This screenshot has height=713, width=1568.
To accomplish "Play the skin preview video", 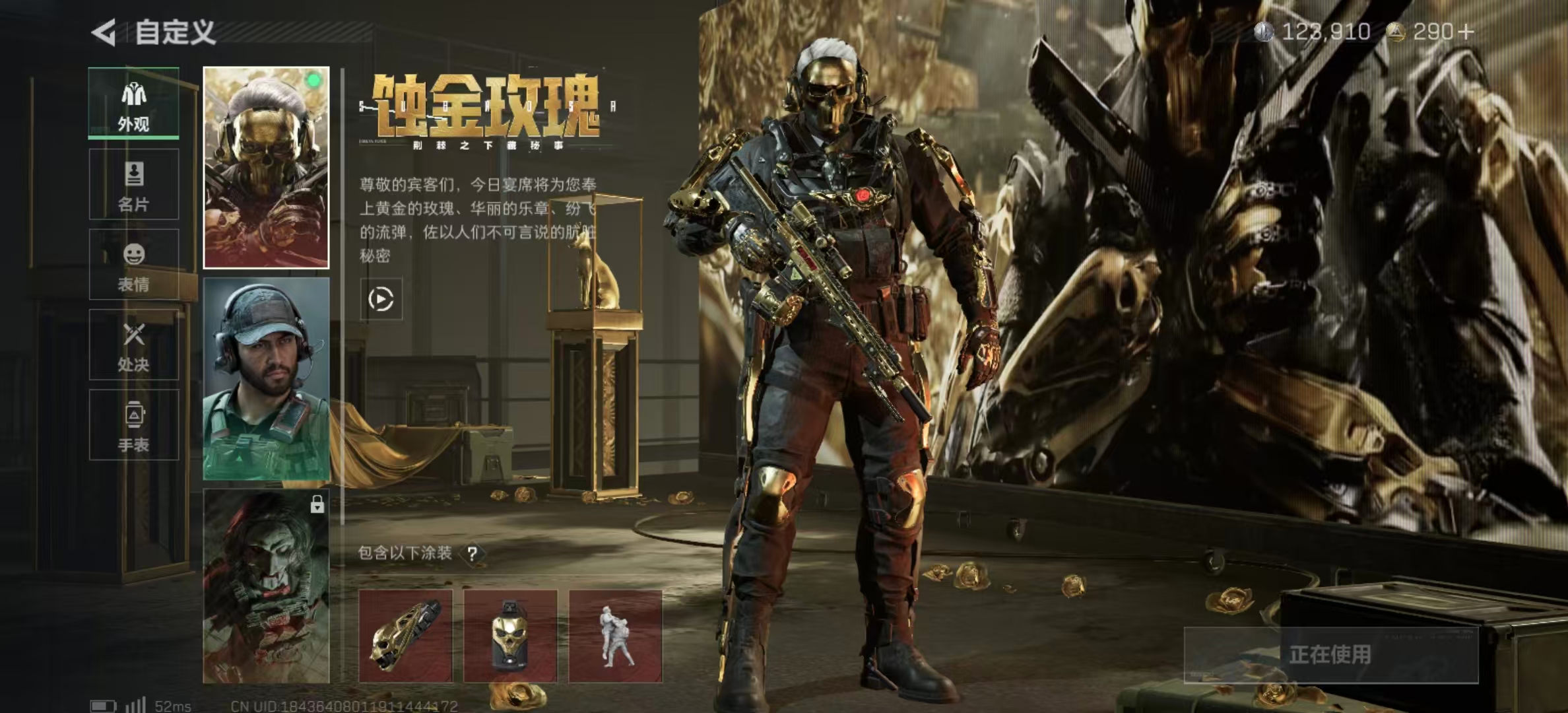I will pos(381,299).
